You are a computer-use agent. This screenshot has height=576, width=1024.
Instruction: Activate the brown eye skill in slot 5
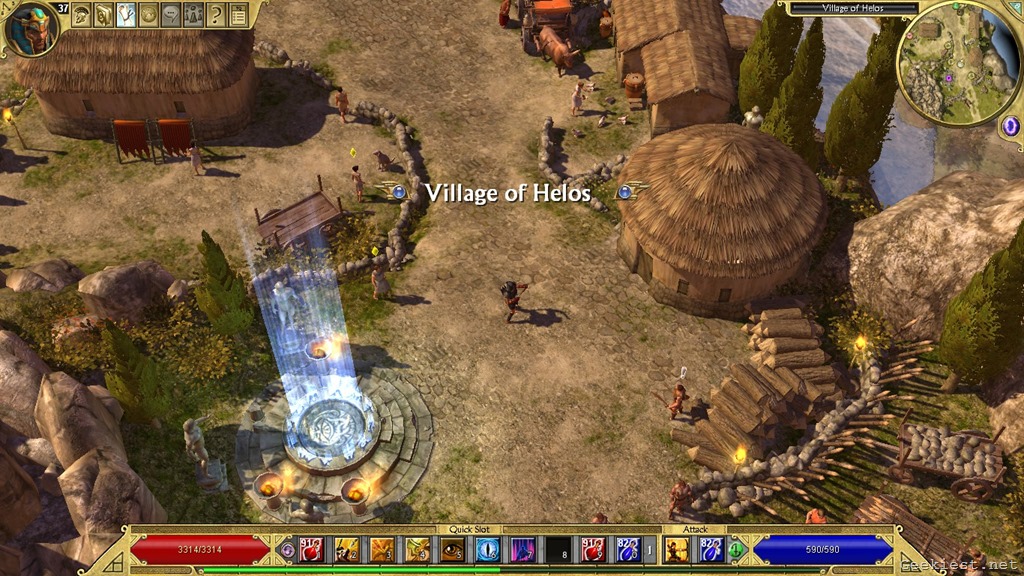[x=452, y=548]
